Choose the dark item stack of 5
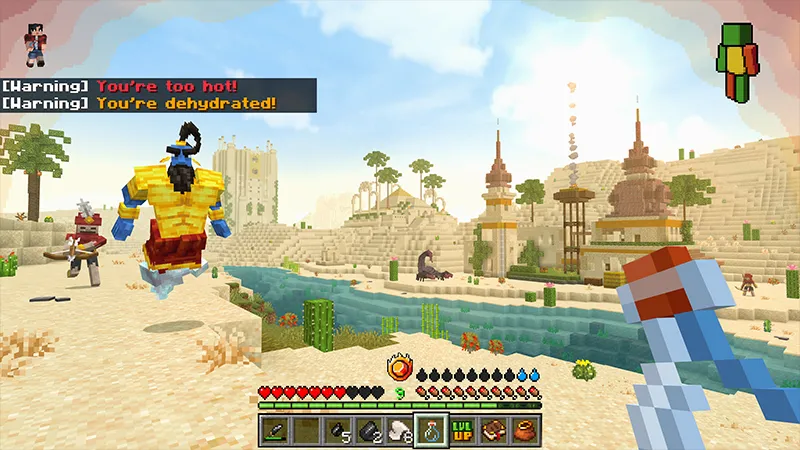This screenshot has height=450, width=800. click(338, 431)
